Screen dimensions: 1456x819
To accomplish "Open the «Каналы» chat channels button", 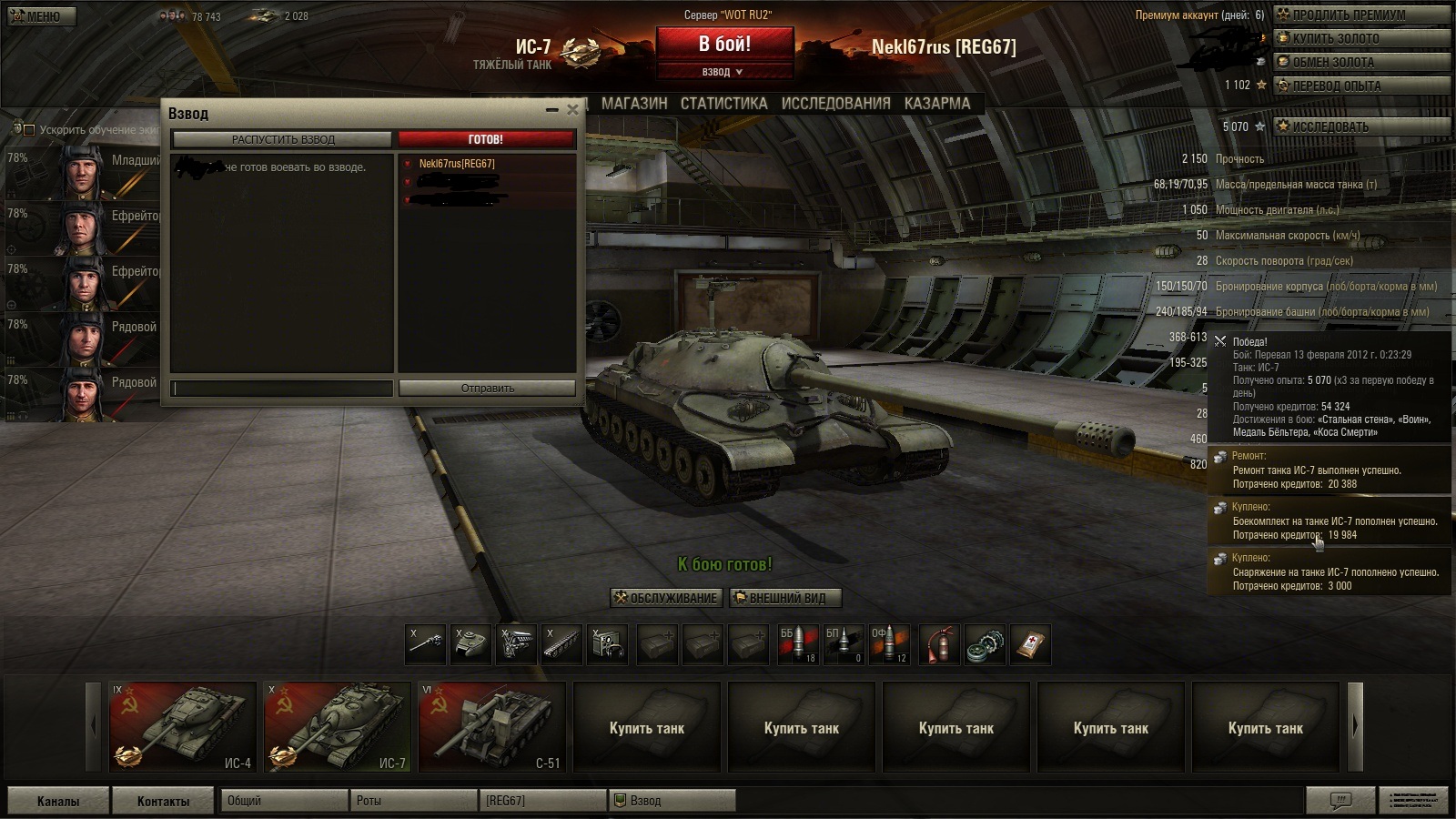I will [58, 801].
